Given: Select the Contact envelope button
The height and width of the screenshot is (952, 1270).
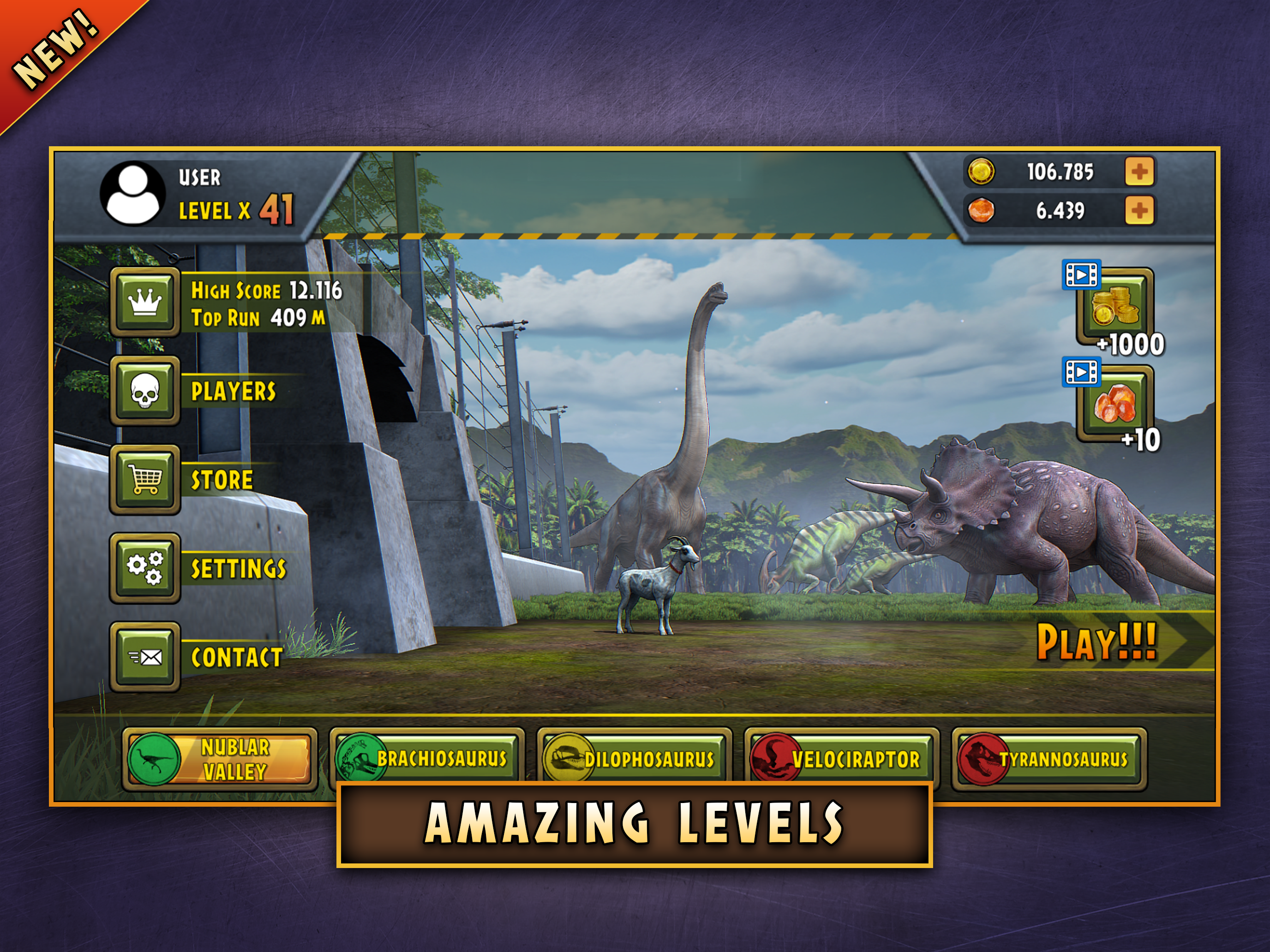Looking at the screenshot, I should click(145, 657).
